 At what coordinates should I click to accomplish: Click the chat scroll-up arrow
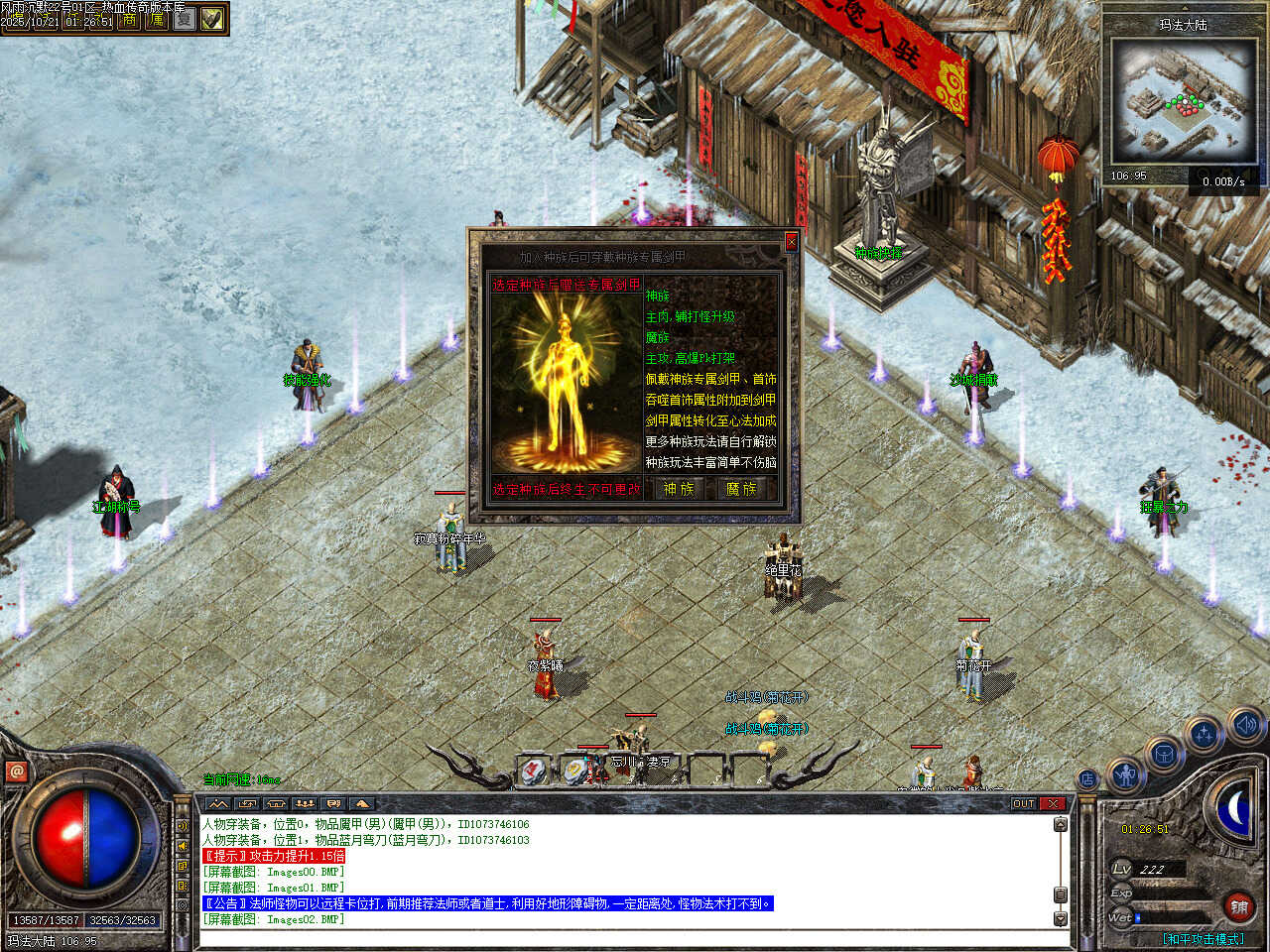(x=1060, y=825)
